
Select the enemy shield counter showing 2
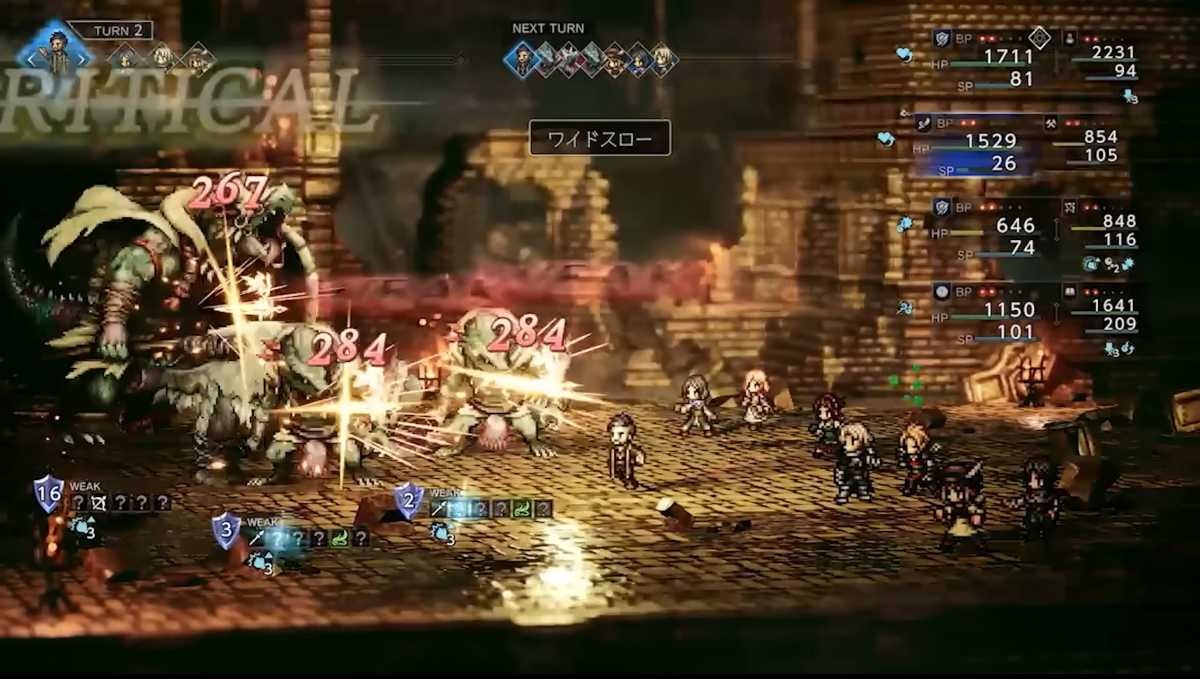[x=408, y=499]
